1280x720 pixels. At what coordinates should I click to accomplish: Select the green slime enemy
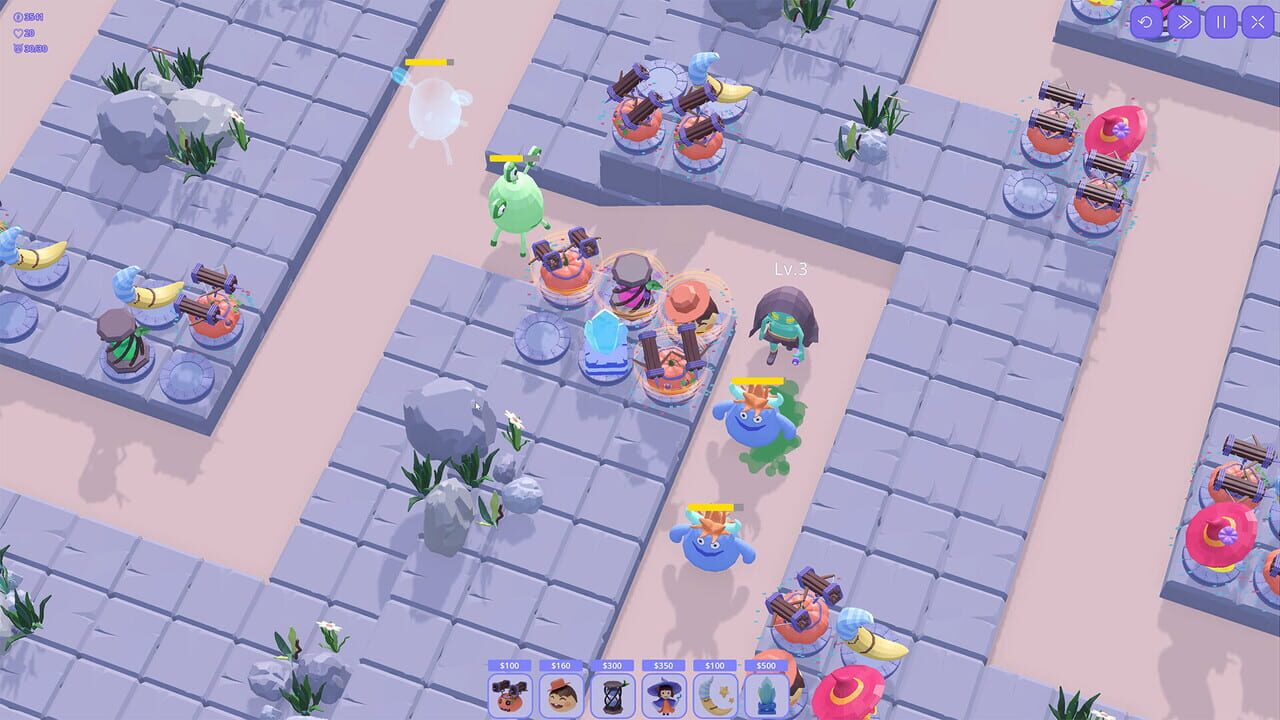[x=512, y=205]
